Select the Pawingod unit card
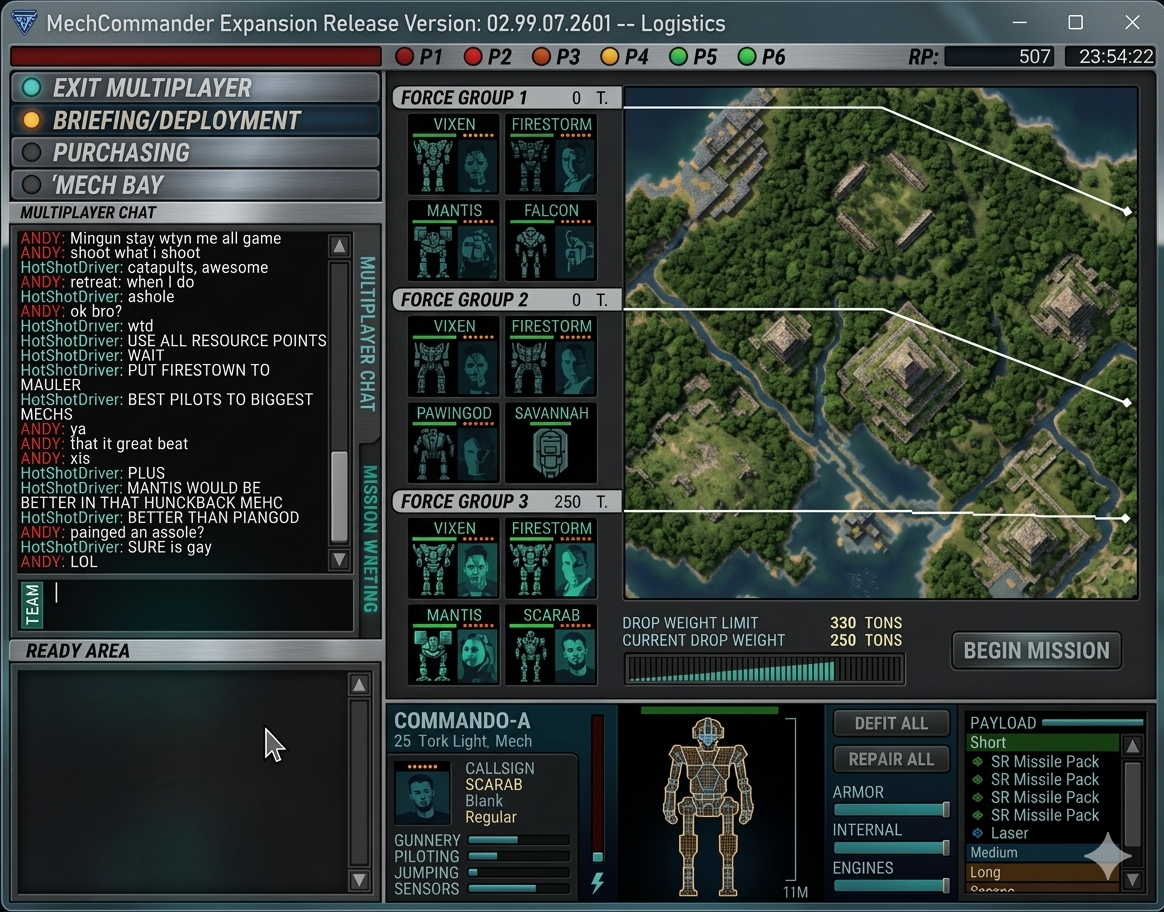 (454, 443)
